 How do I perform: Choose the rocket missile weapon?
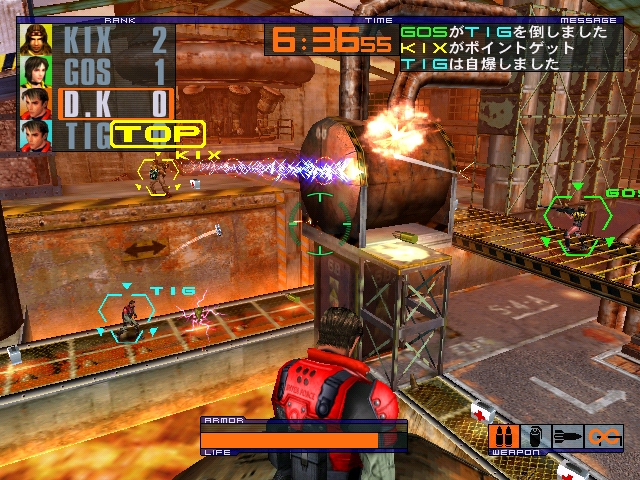coord(566,436)
